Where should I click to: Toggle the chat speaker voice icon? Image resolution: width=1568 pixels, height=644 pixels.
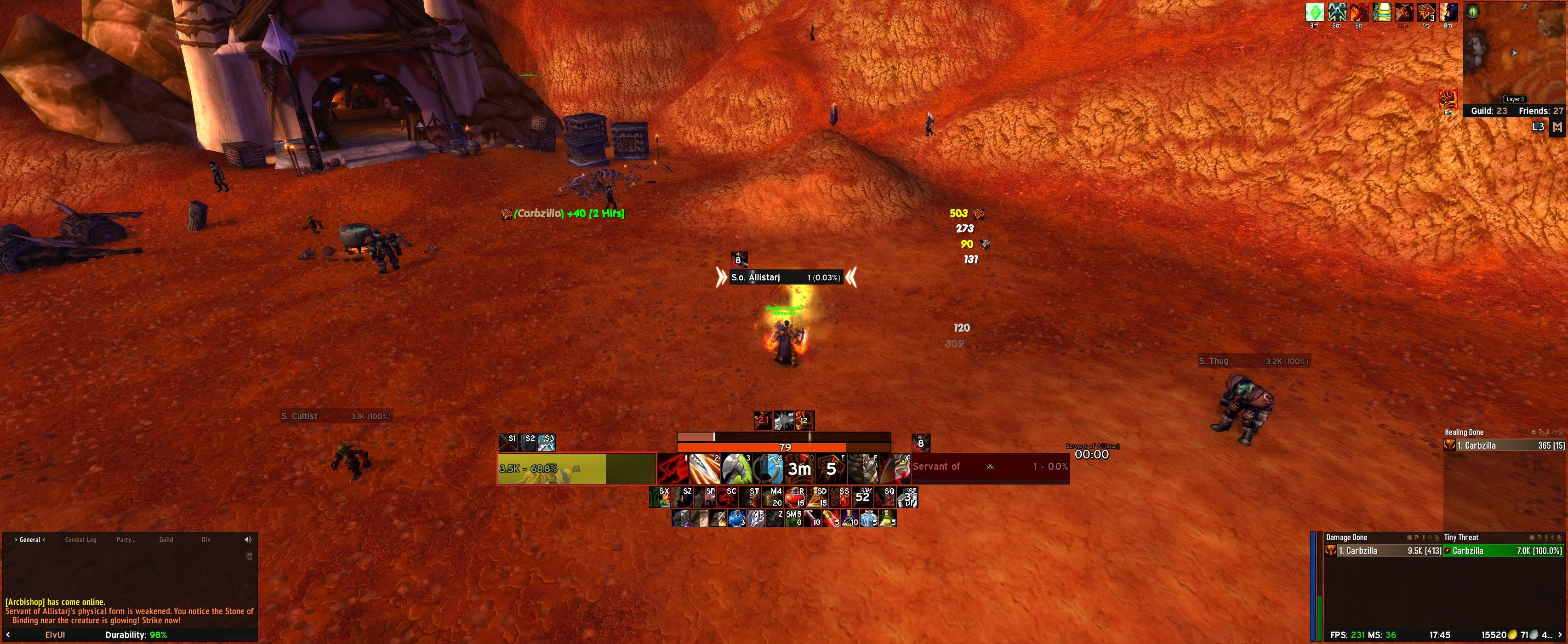tap(248, 540)
